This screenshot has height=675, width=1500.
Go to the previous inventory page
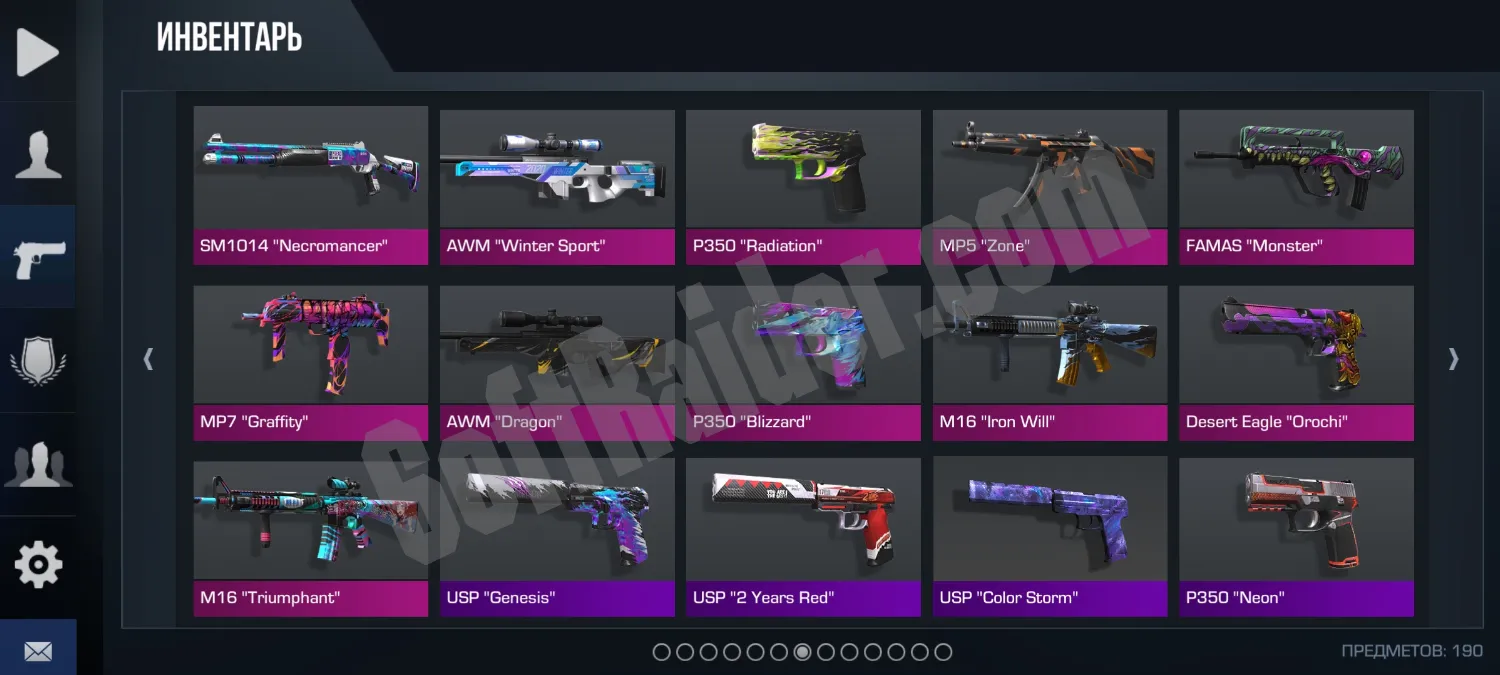[x=149, y=359]
